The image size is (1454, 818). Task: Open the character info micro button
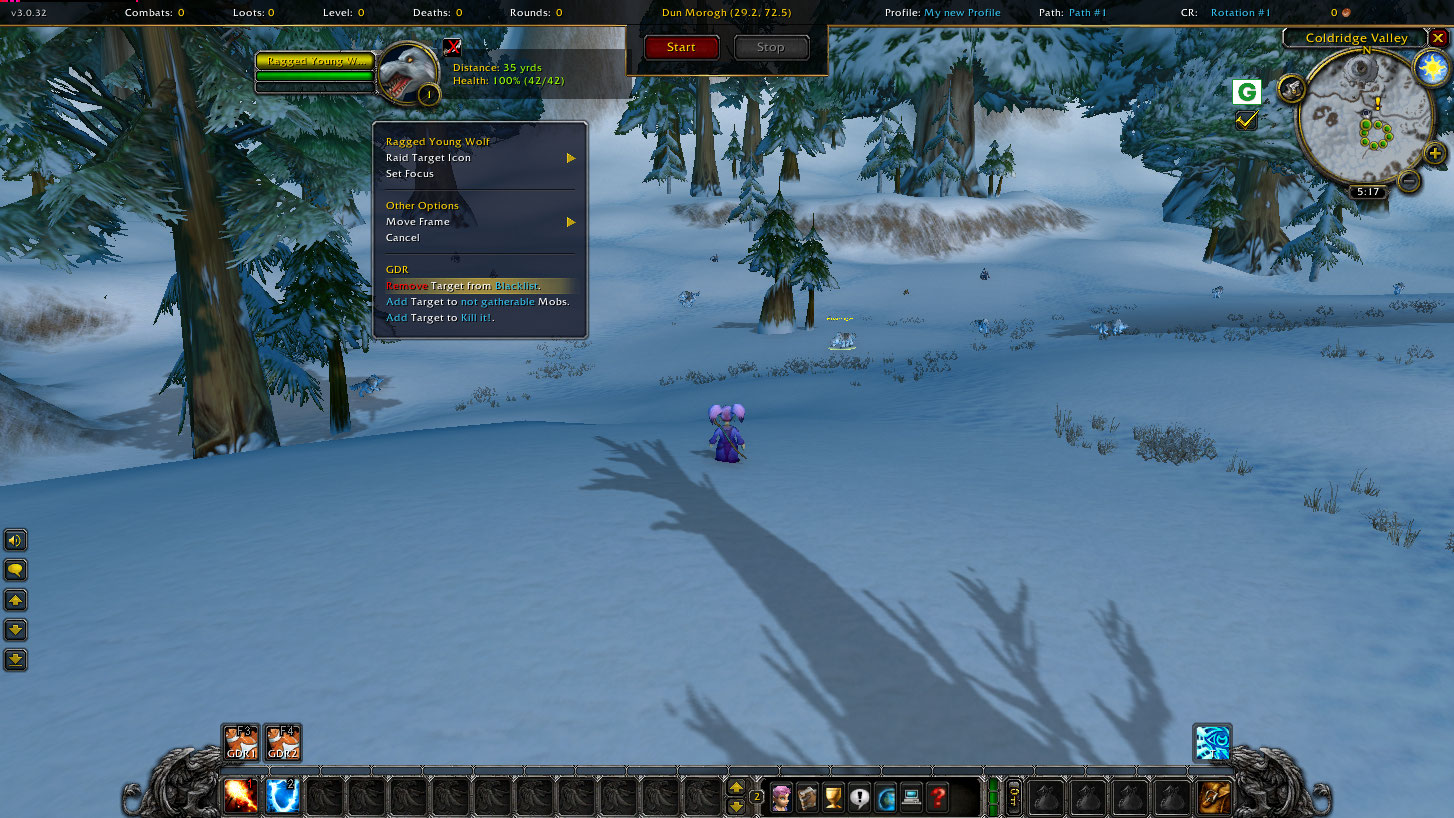781,798
